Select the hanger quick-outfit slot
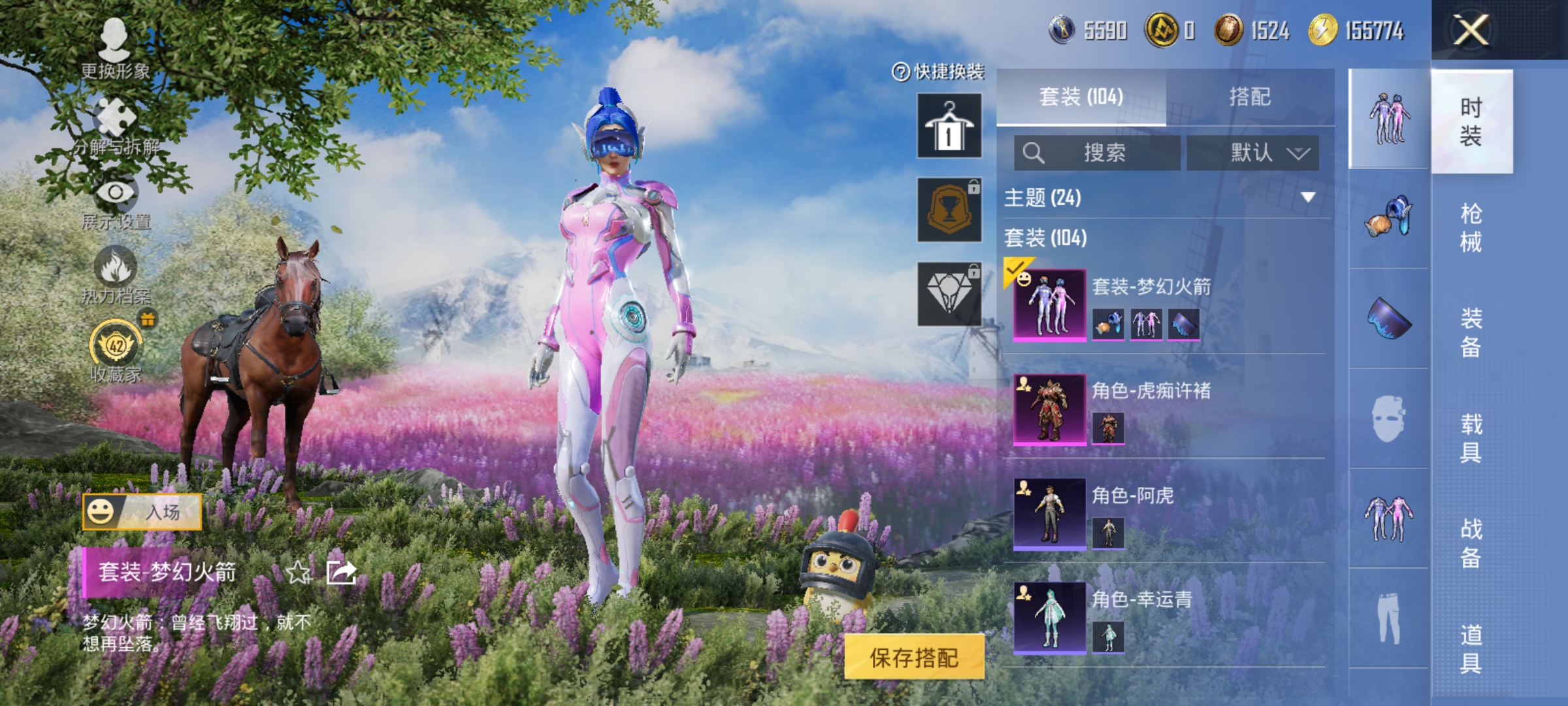 pos(951,126)
